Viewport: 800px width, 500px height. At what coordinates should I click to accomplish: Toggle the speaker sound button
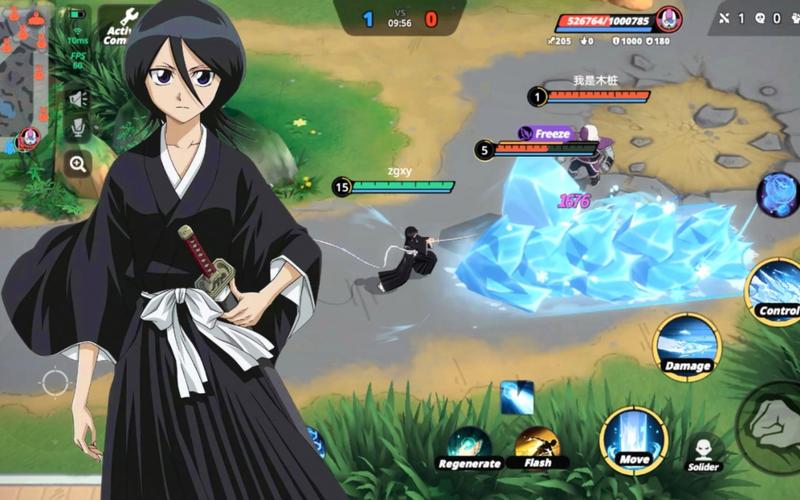click(x=77, y=98)
